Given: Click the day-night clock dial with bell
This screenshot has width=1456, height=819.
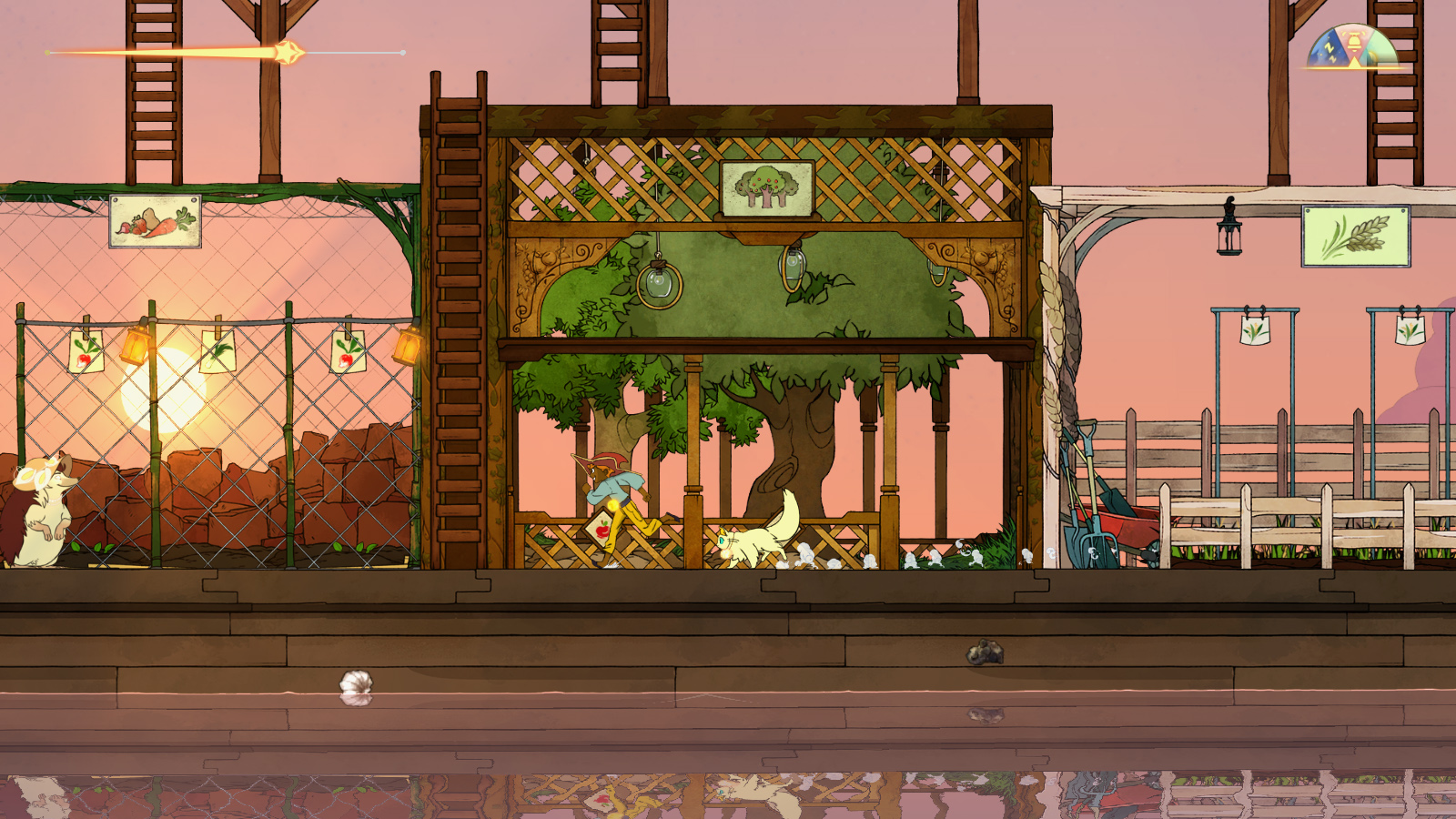Looking at the screenshot, I should point(1353,47).
